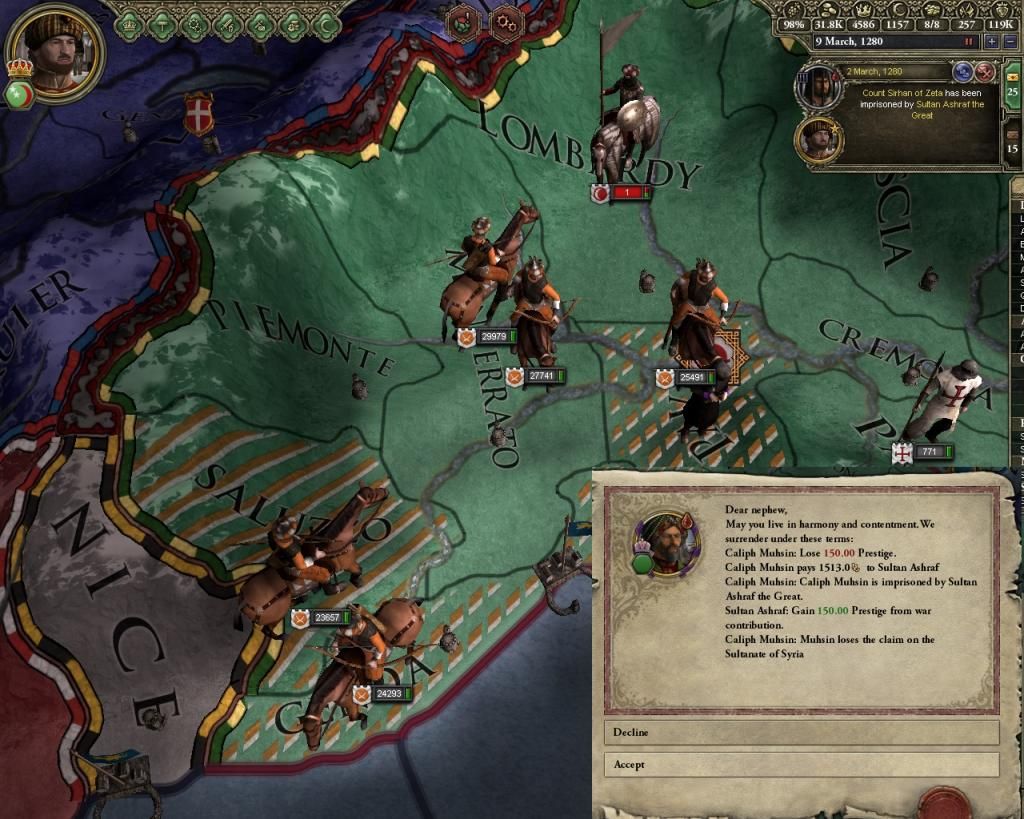Select the crusader army of 771 troops
Image resolution: width=1024 pixels, height=819 pixels.
922,453
